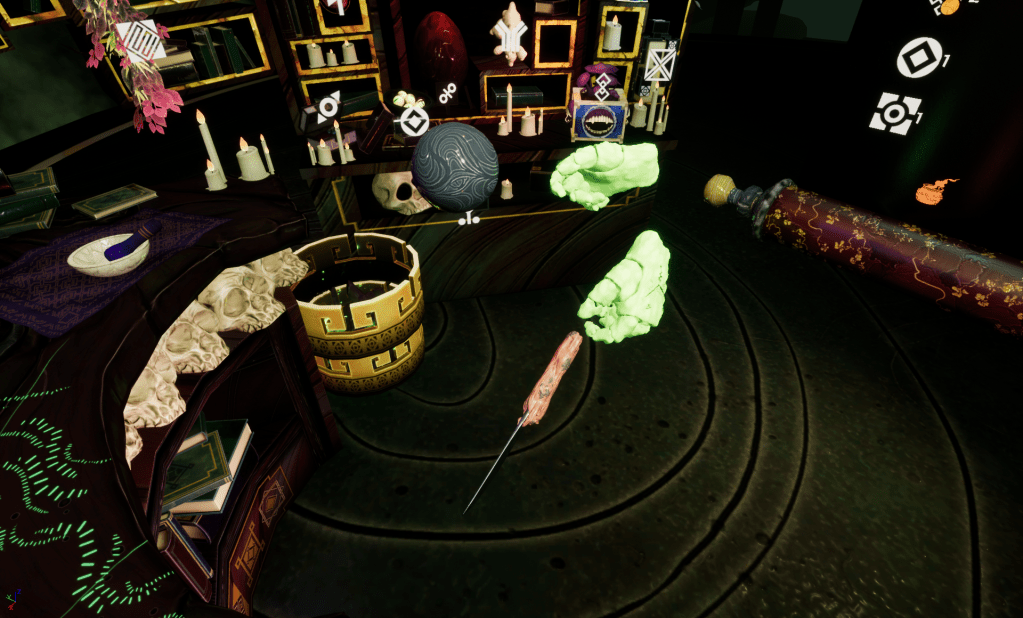Select the oval rune with inner square
Screen dimensions: 1023x618
point(918,57)
